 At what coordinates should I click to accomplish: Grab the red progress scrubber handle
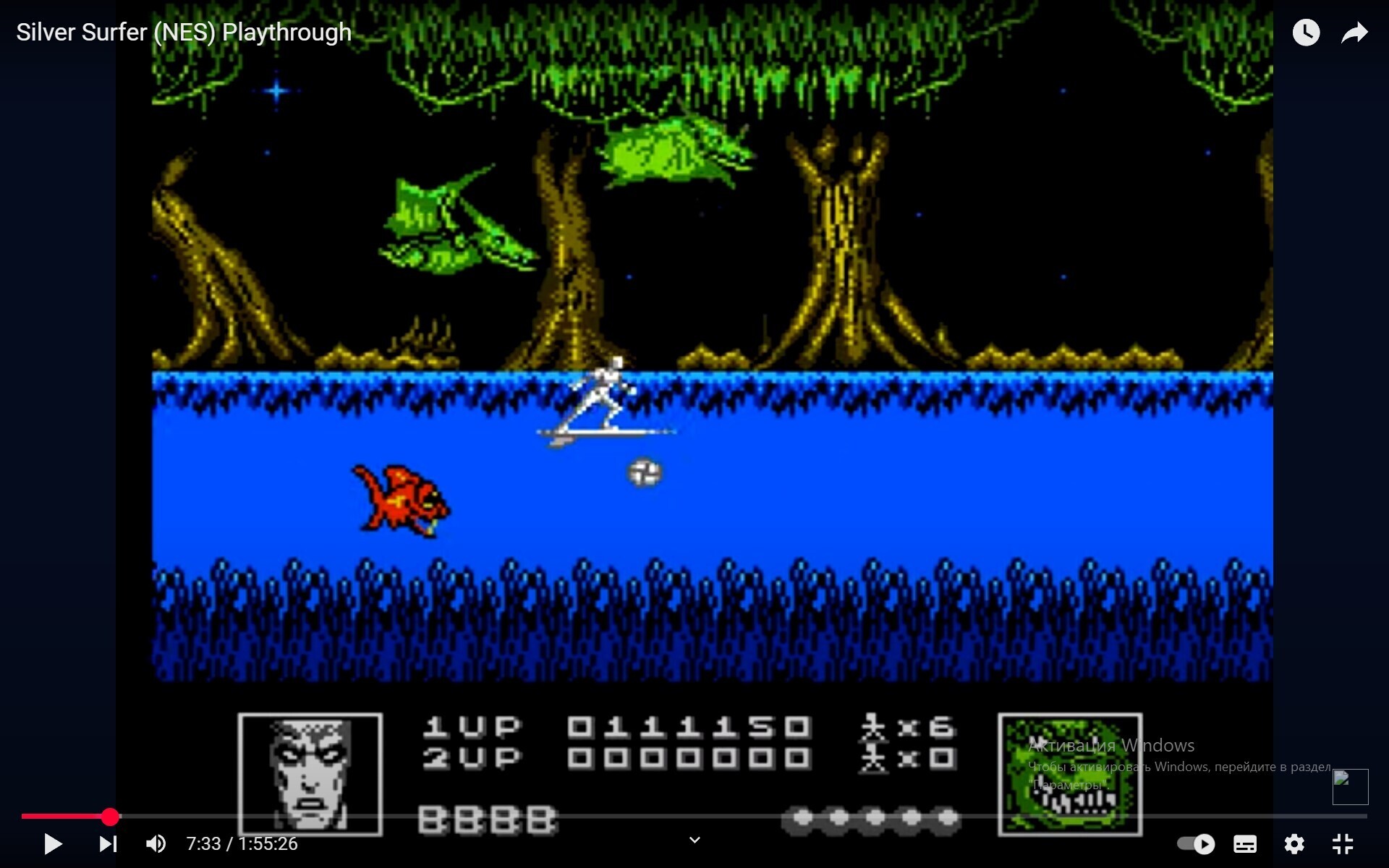[x=110, y=817]
